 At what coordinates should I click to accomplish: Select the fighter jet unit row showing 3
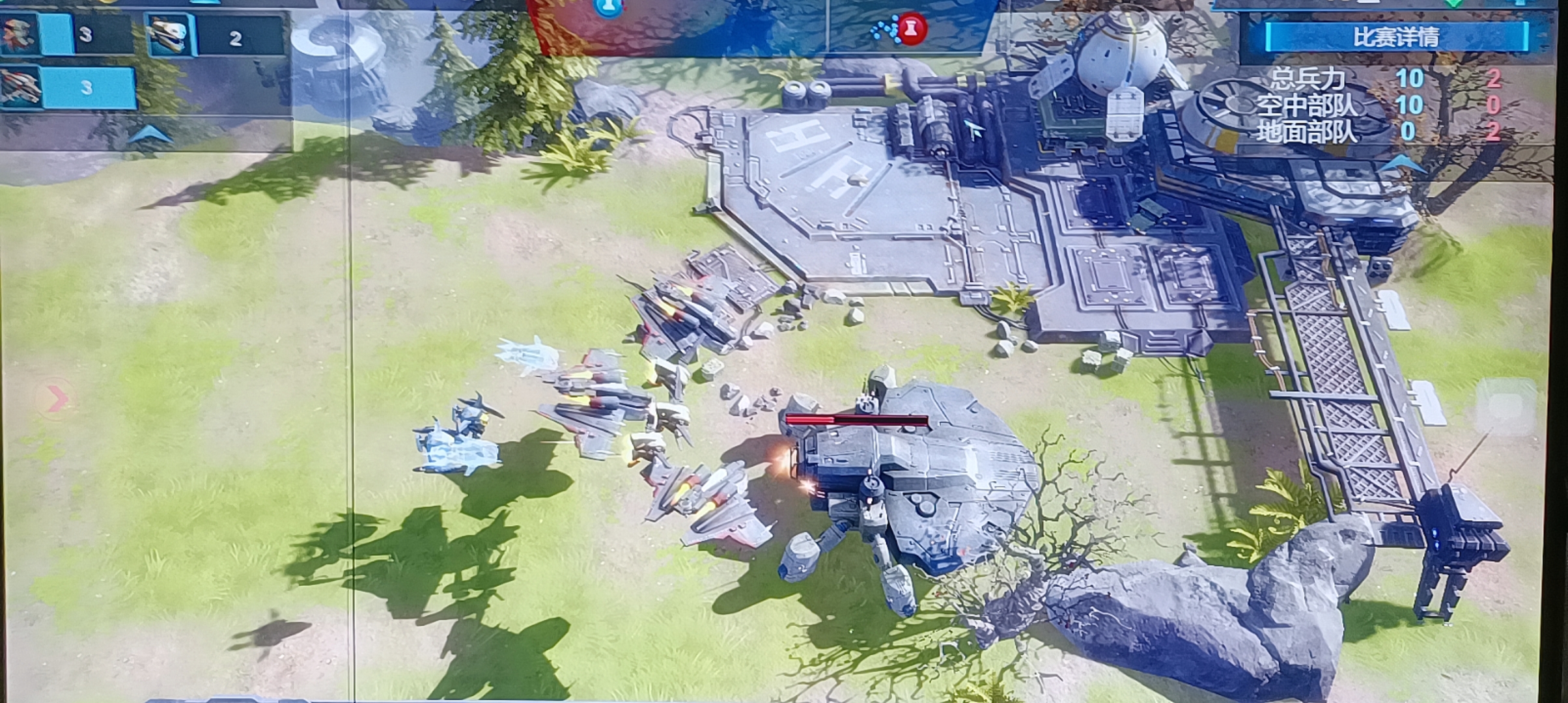coord(68,87)
